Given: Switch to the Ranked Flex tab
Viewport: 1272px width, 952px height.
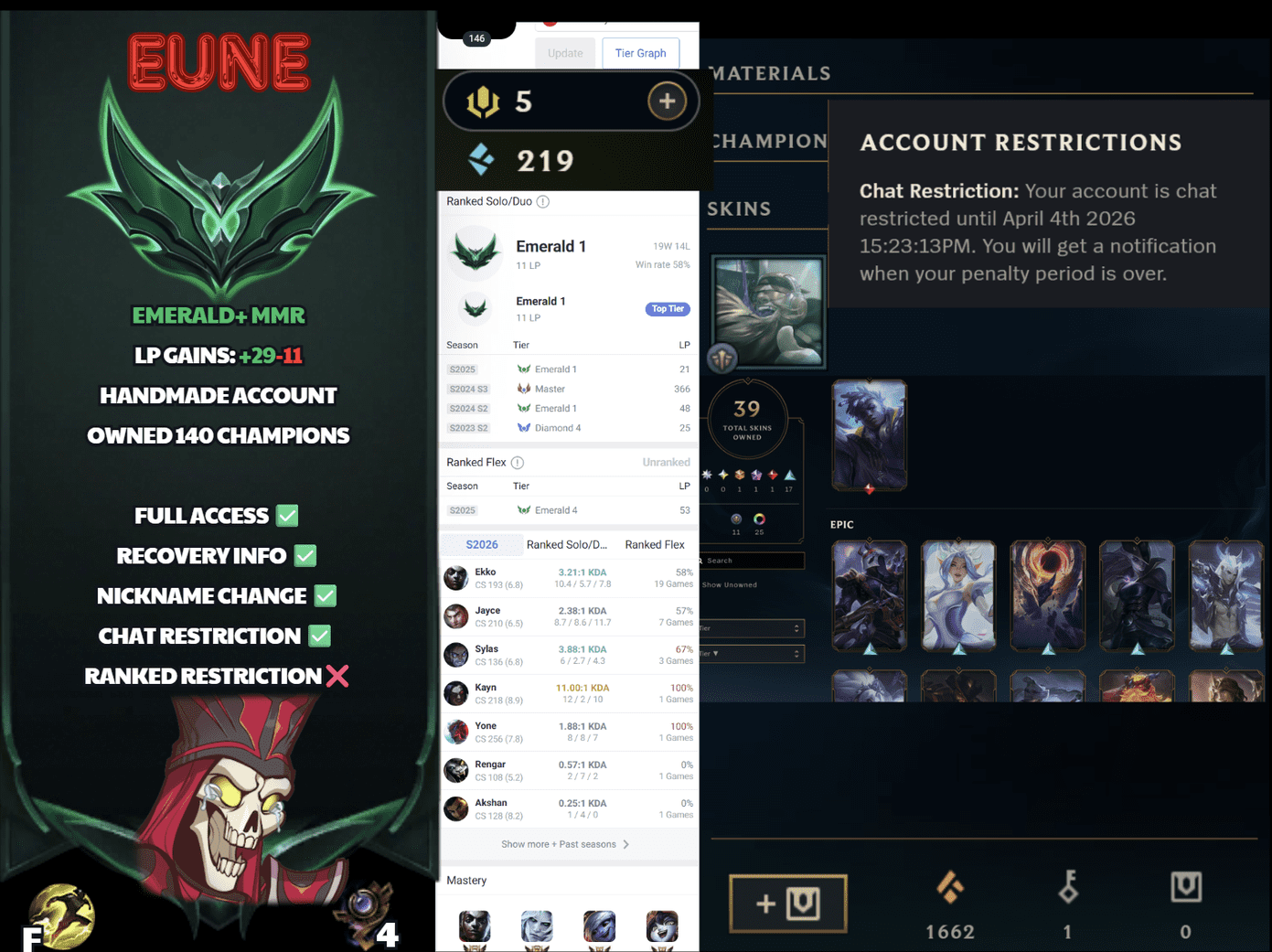Looking at the screenshot, I should (x=654, y=544).
